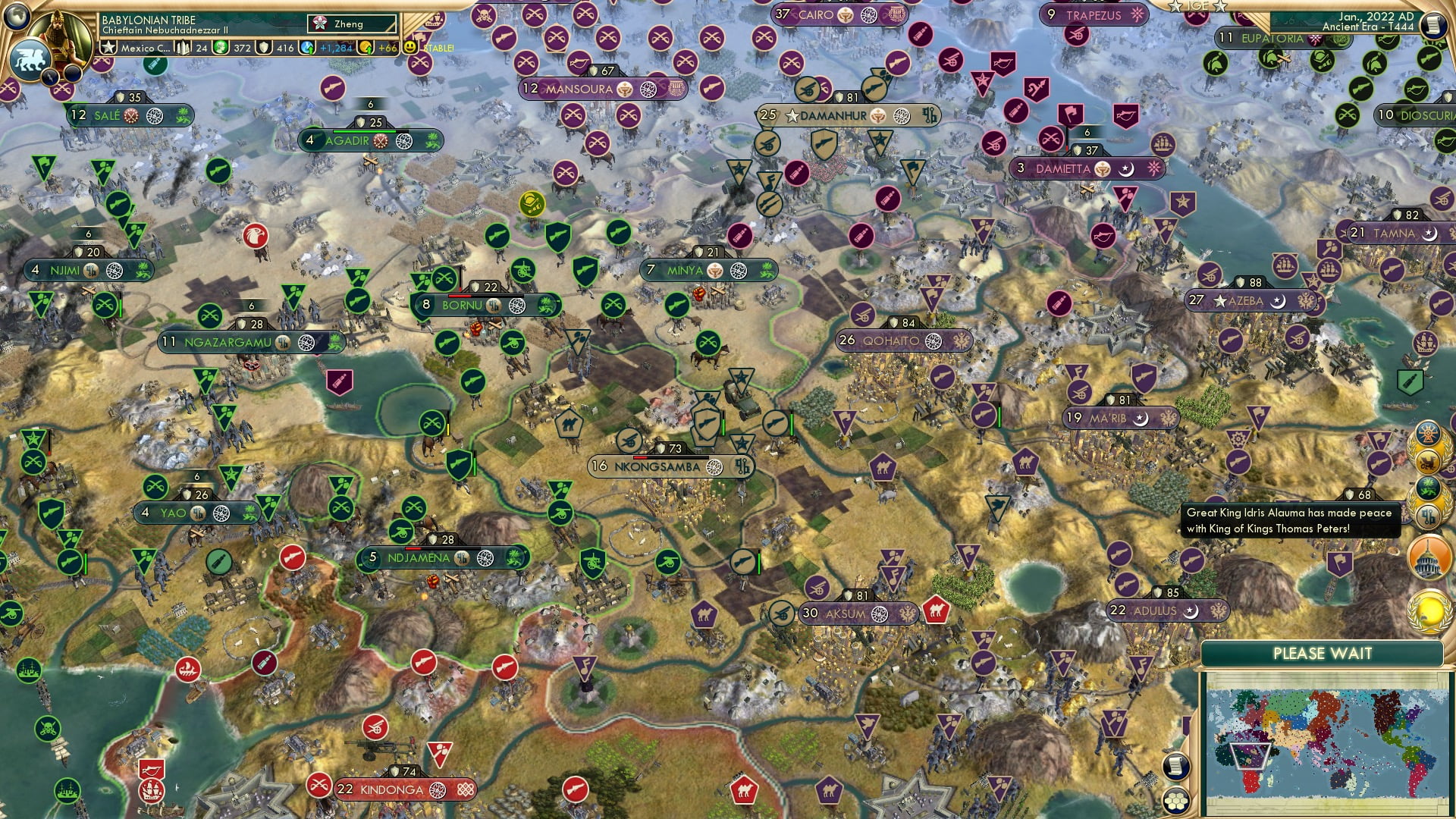Open the Zheng city-state notification banner
This screenshot has height=819, width=1456.
[351, 25]
